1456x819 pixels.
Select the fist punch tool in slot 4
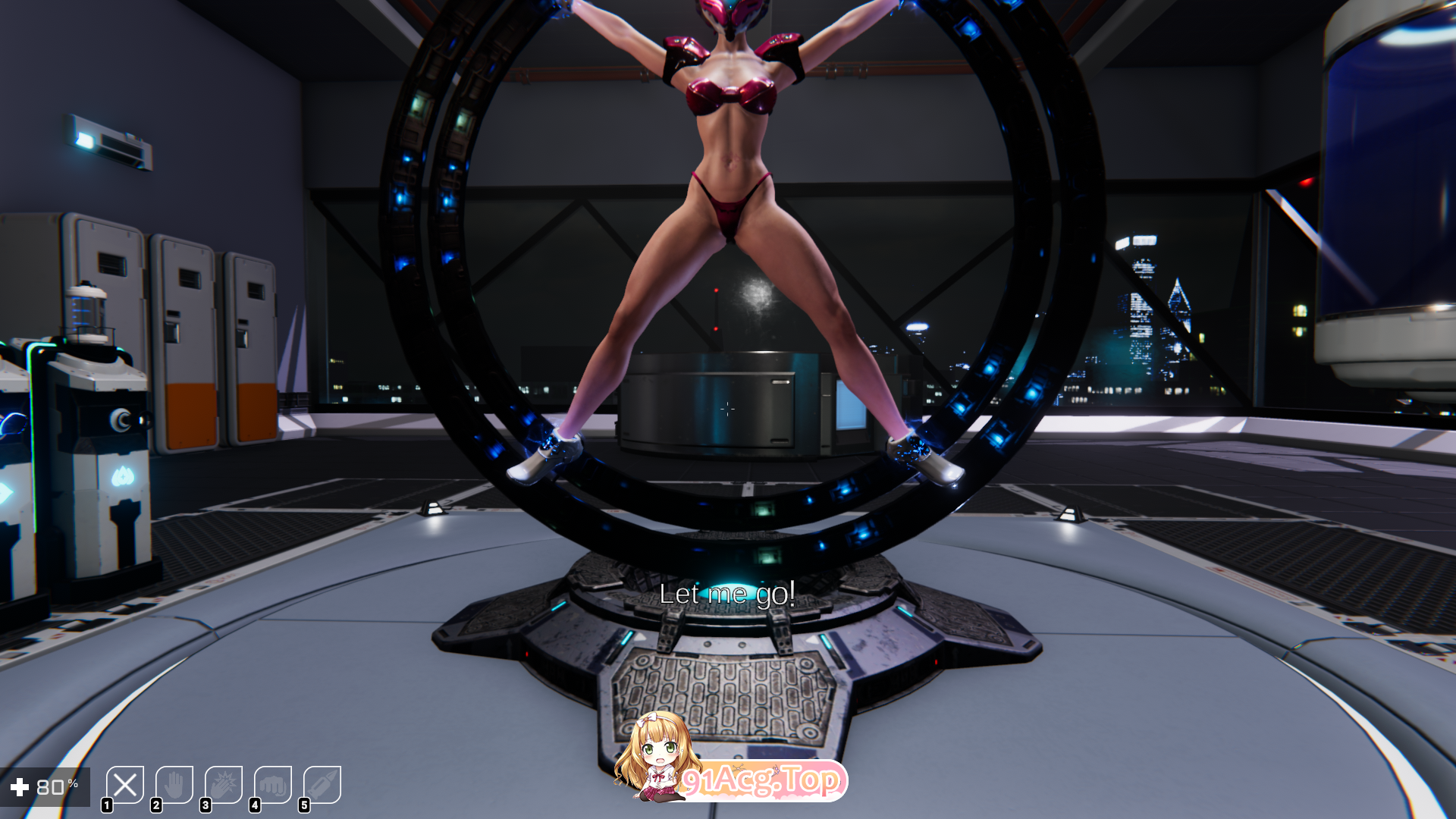tap(273, 786)
